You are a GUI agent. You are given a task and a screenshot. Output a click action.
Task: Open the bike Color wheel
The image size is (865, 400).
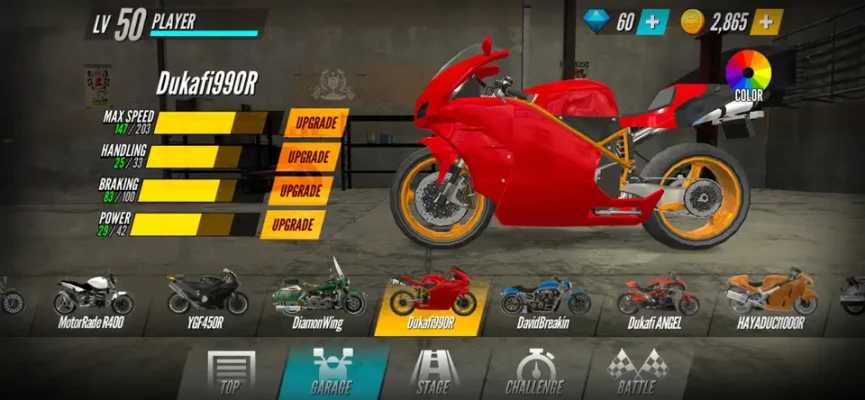748,74
